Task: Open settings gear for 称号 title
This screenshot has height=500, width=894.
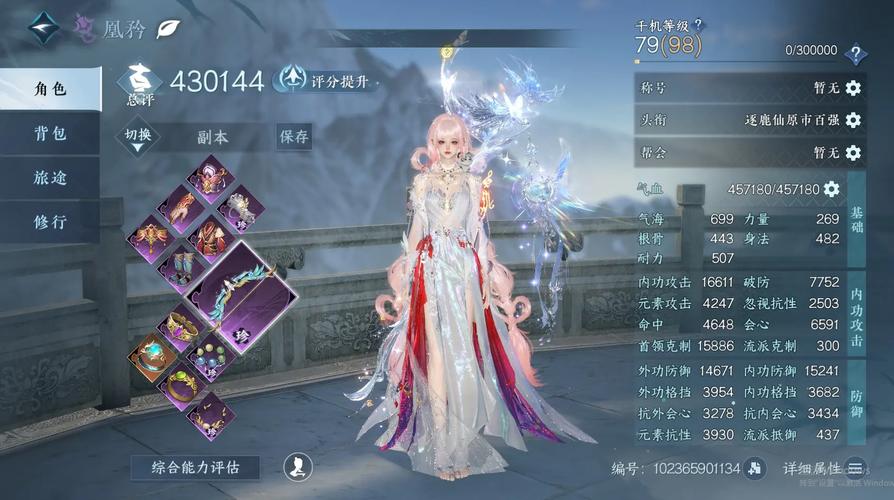Action: [x=853, y=88]
